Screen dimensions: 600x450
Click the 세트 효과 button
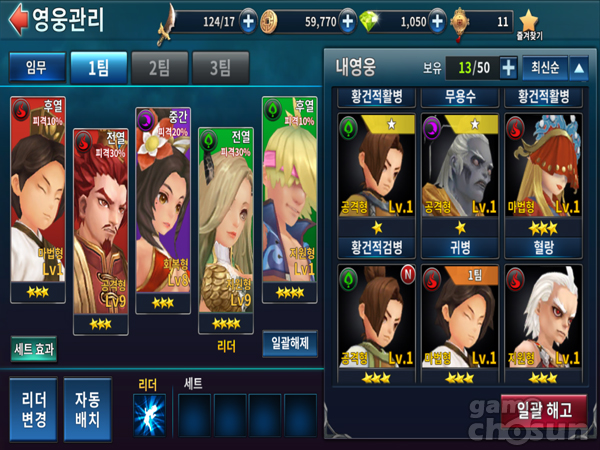pos(35,348)
